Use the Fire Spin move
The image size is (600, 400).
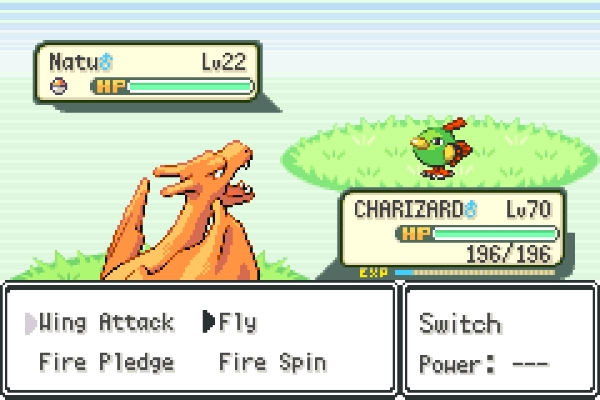[272, 362]
